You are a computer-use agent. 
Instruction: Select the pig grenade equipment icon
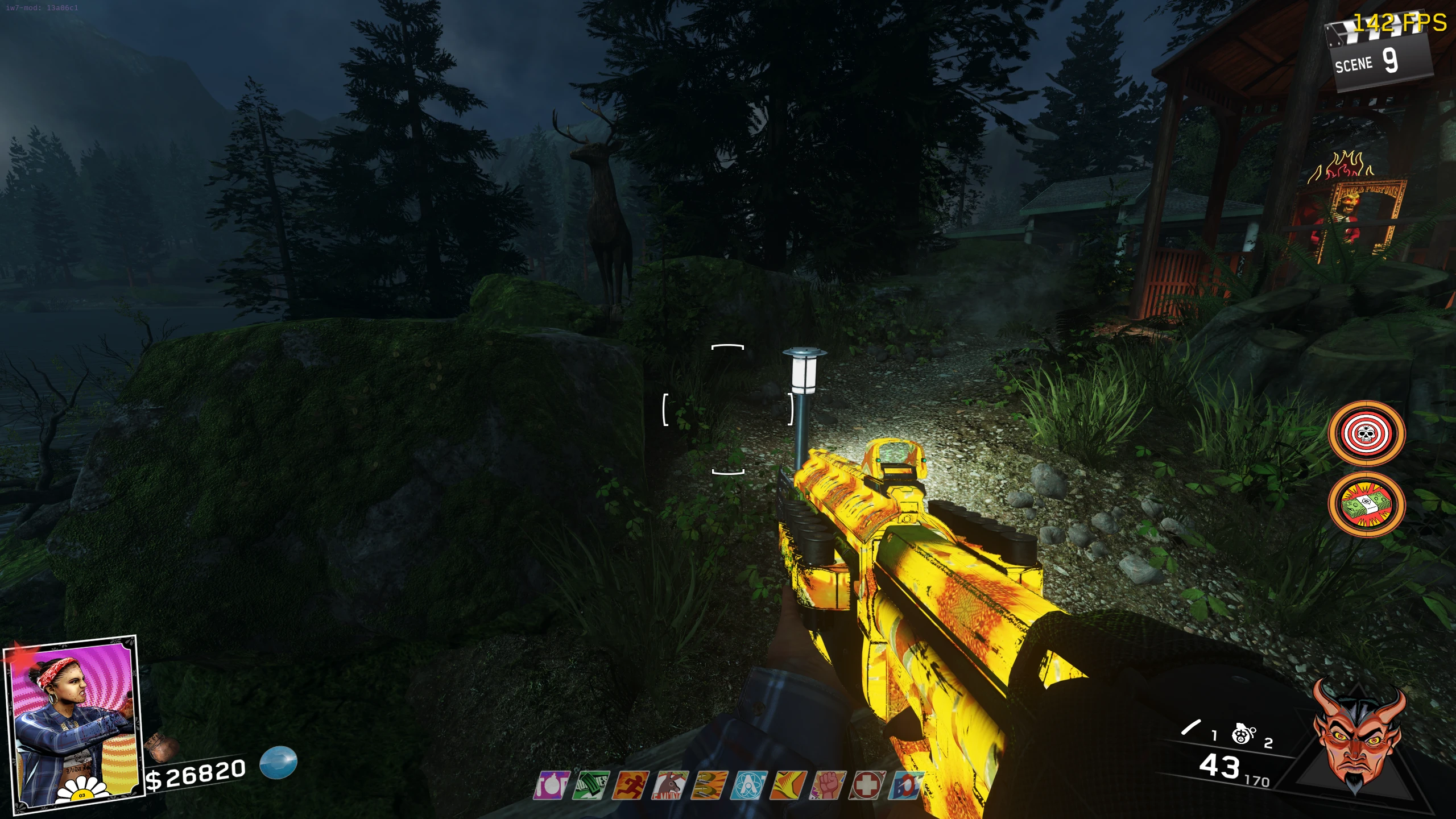click(x=1243, y=734)
